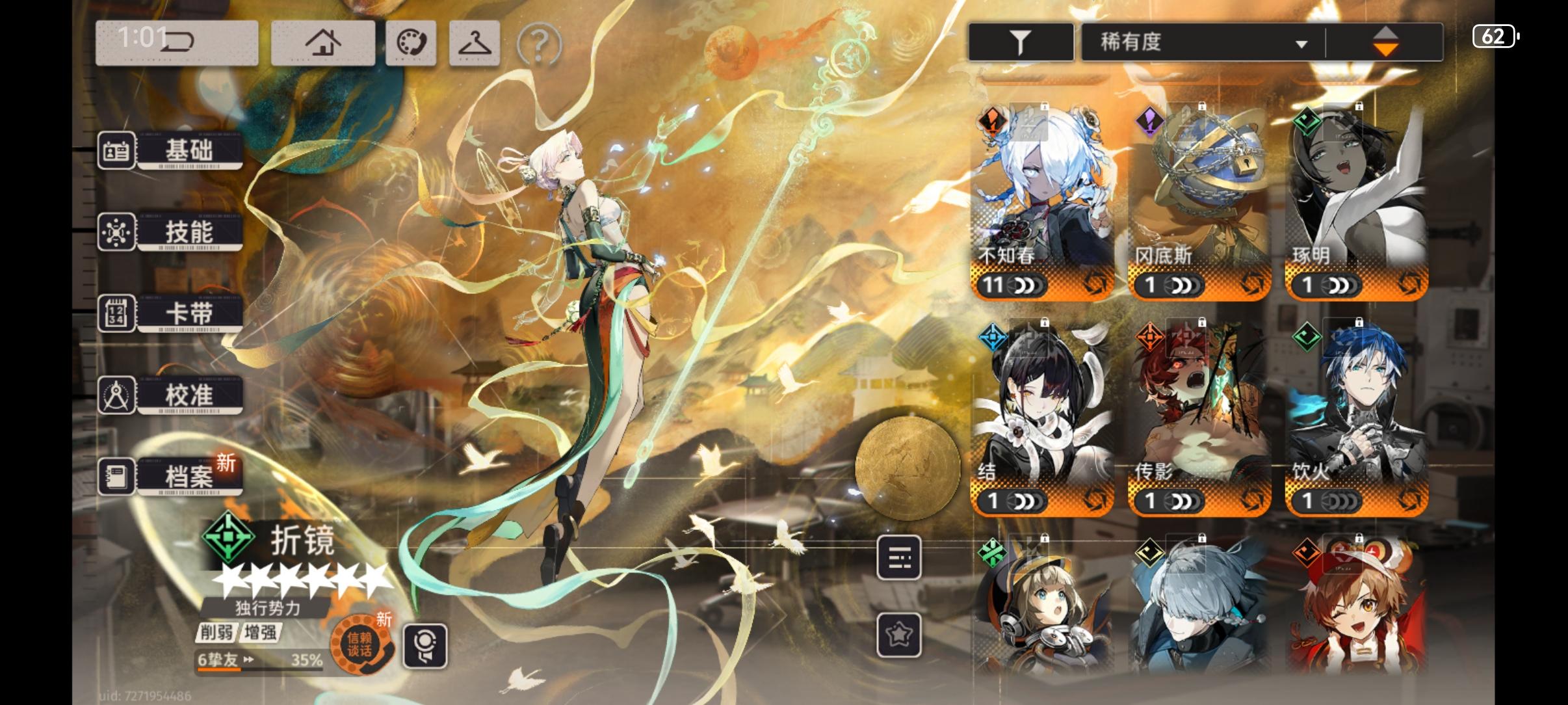This screenshot has height=705, width=1568.
Task: Toggle the sort order arrows beside 稀有度
Action: [x=1385, y=40]
